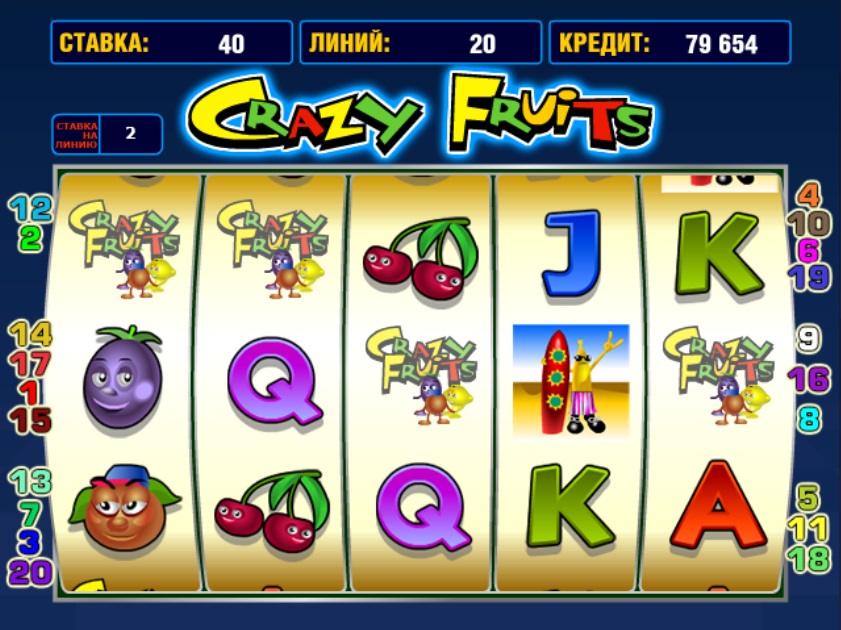Activate payline 14 indicator
The image size is (841, 630).
click(30, 334)
